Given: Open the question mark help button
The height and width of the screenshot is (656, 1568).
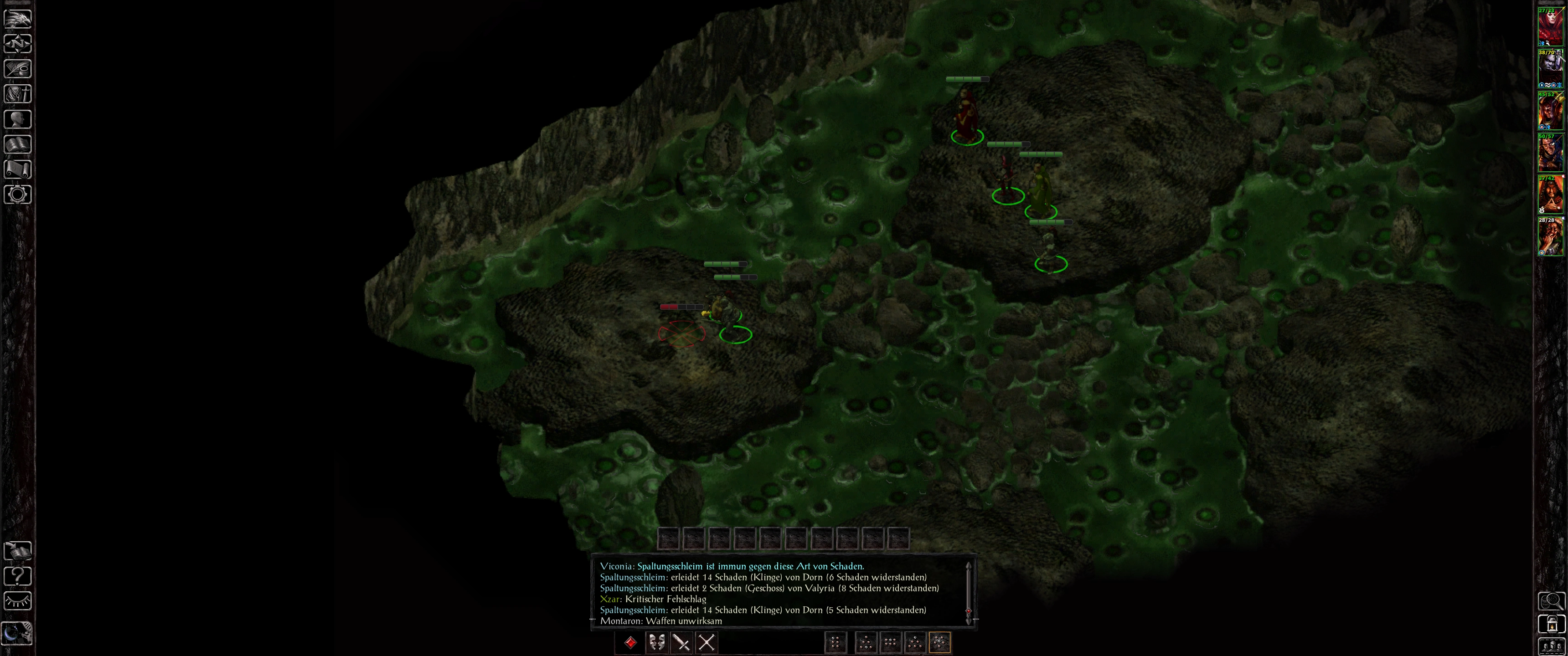Looking at the screenshot, I should coord(18,576).
